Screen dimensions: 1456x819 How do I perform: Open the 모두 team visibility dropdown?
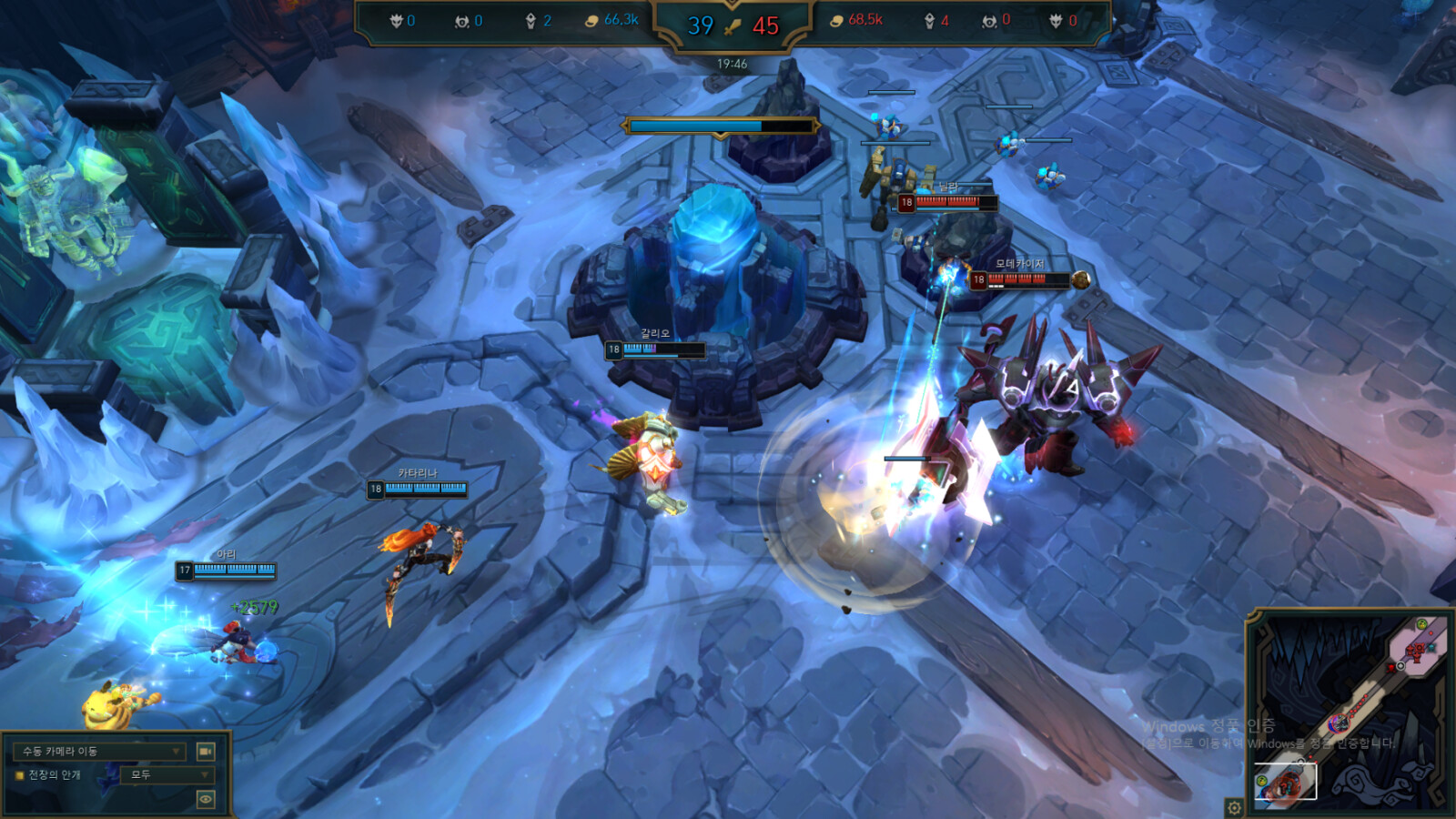pos(169,775)
